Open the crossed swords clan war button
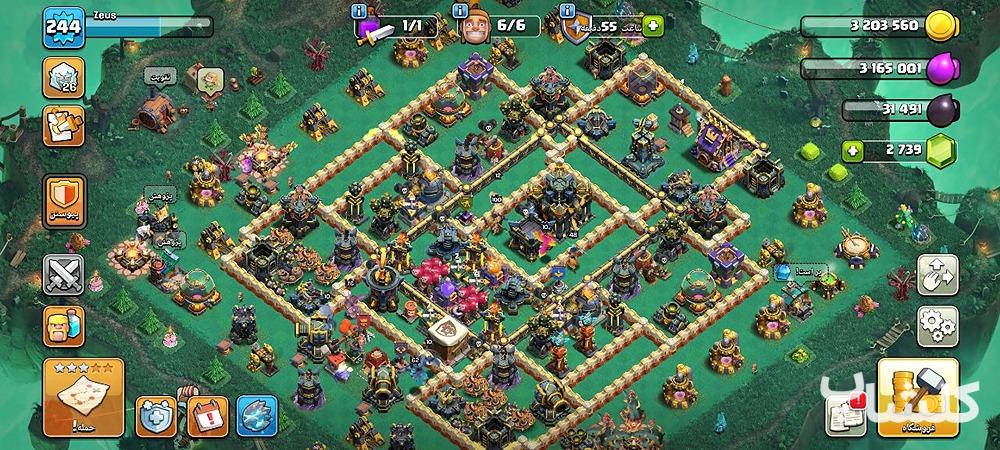 click(x=64, y=273)
